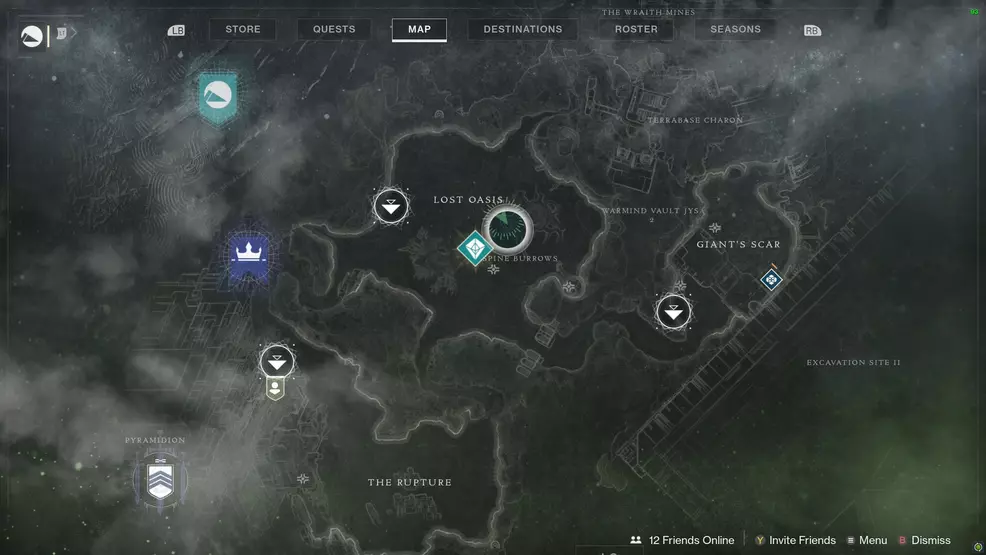Select the small blue diamond by Giant's Scar
Screen dimensions: 986x555
click(x=770, y=280)
